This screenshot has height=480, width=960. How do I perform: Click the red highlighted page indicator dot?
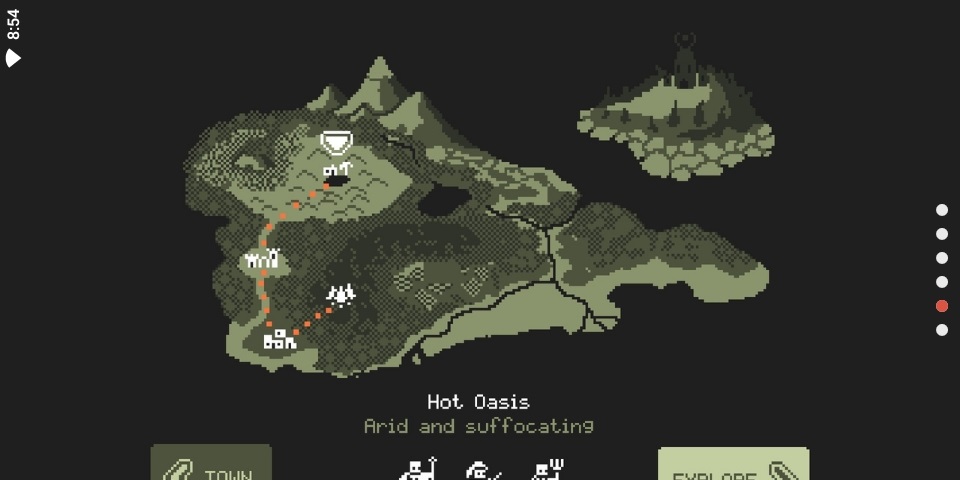point(941,306)
